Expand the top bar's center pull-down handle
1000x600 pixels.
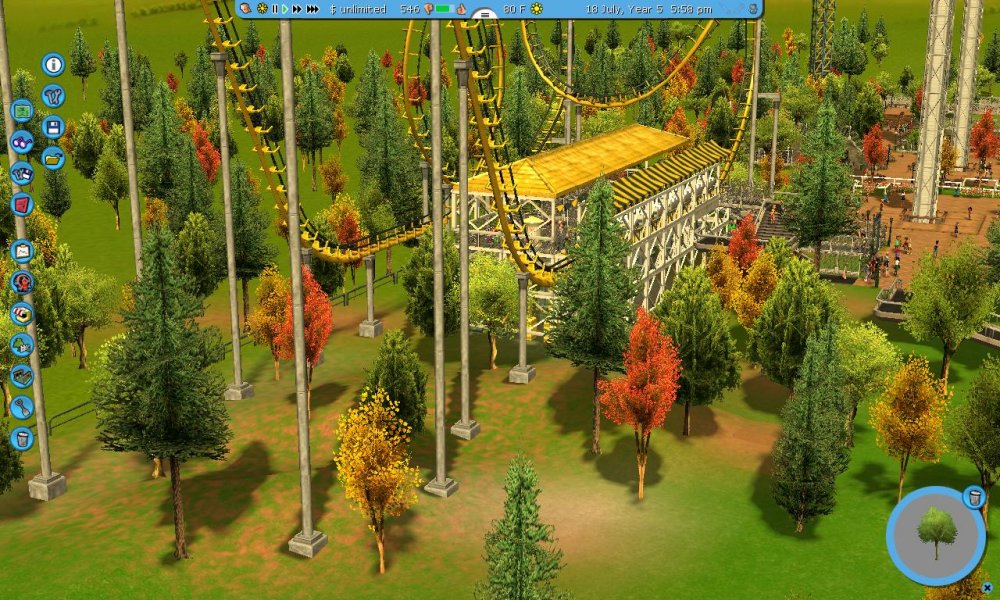pos(483,16)
